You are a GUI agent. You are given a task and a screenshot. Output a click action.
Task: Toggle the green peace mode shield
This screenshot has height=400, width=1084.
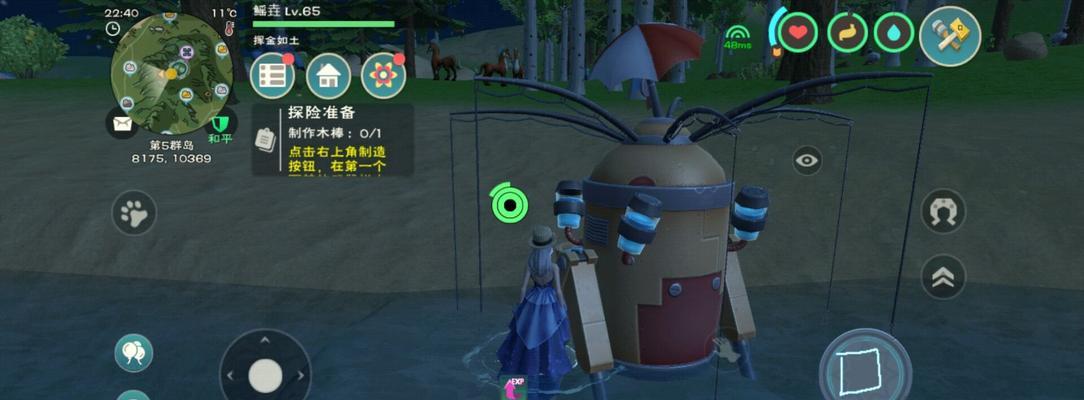(x=220, y=124)
